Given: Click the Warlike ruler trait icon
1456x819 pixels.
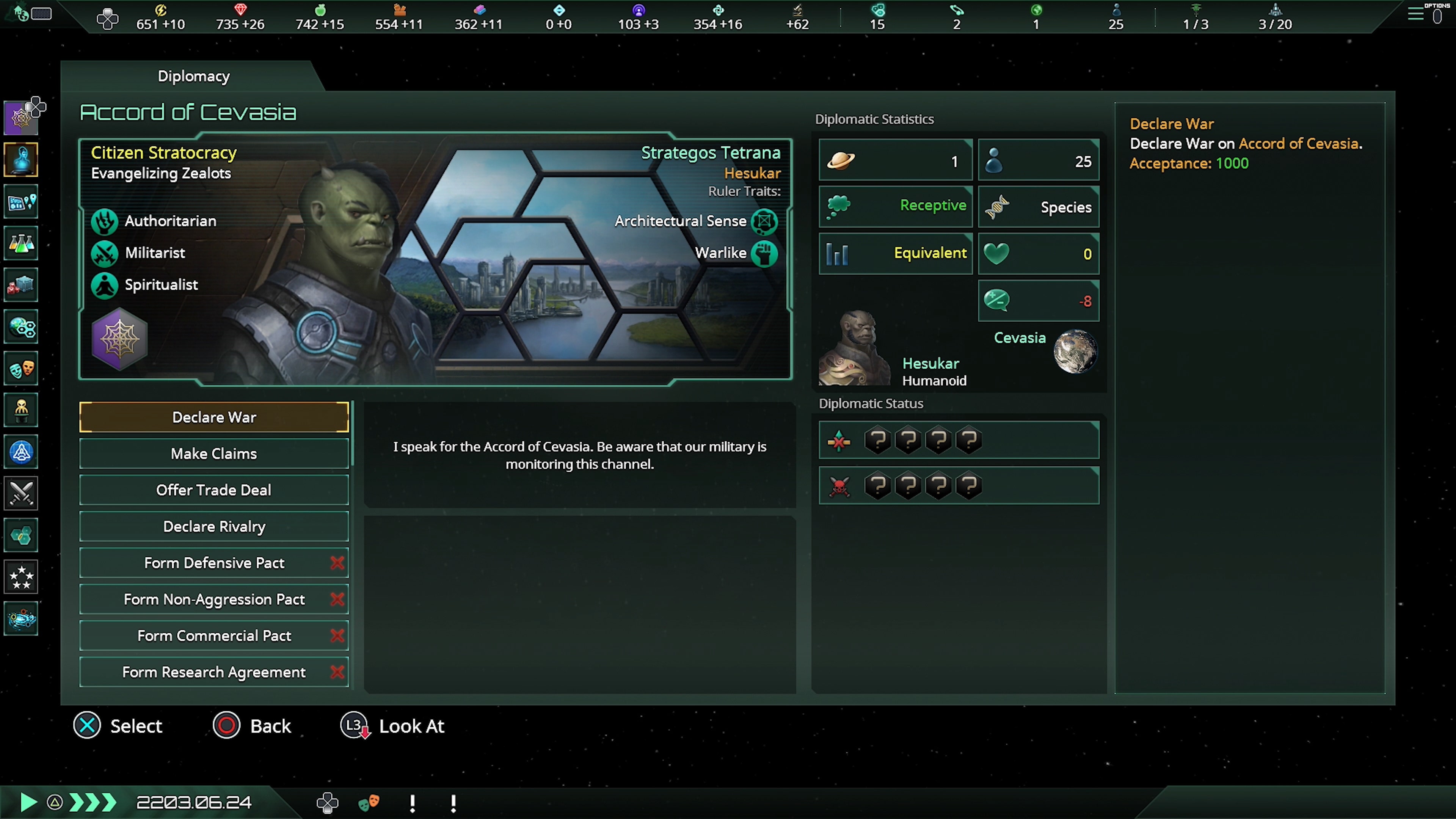Looking at the screenshot, I should coord(764,253).
